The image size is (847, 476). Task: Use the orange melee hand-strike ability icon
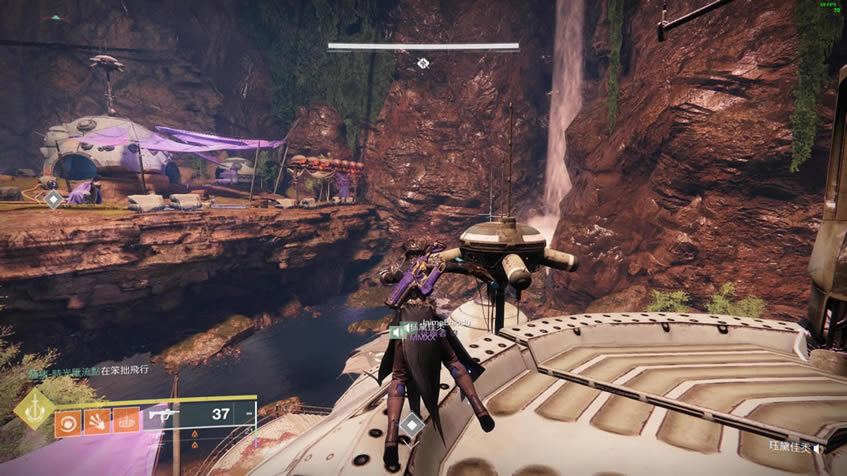[98, 422]
